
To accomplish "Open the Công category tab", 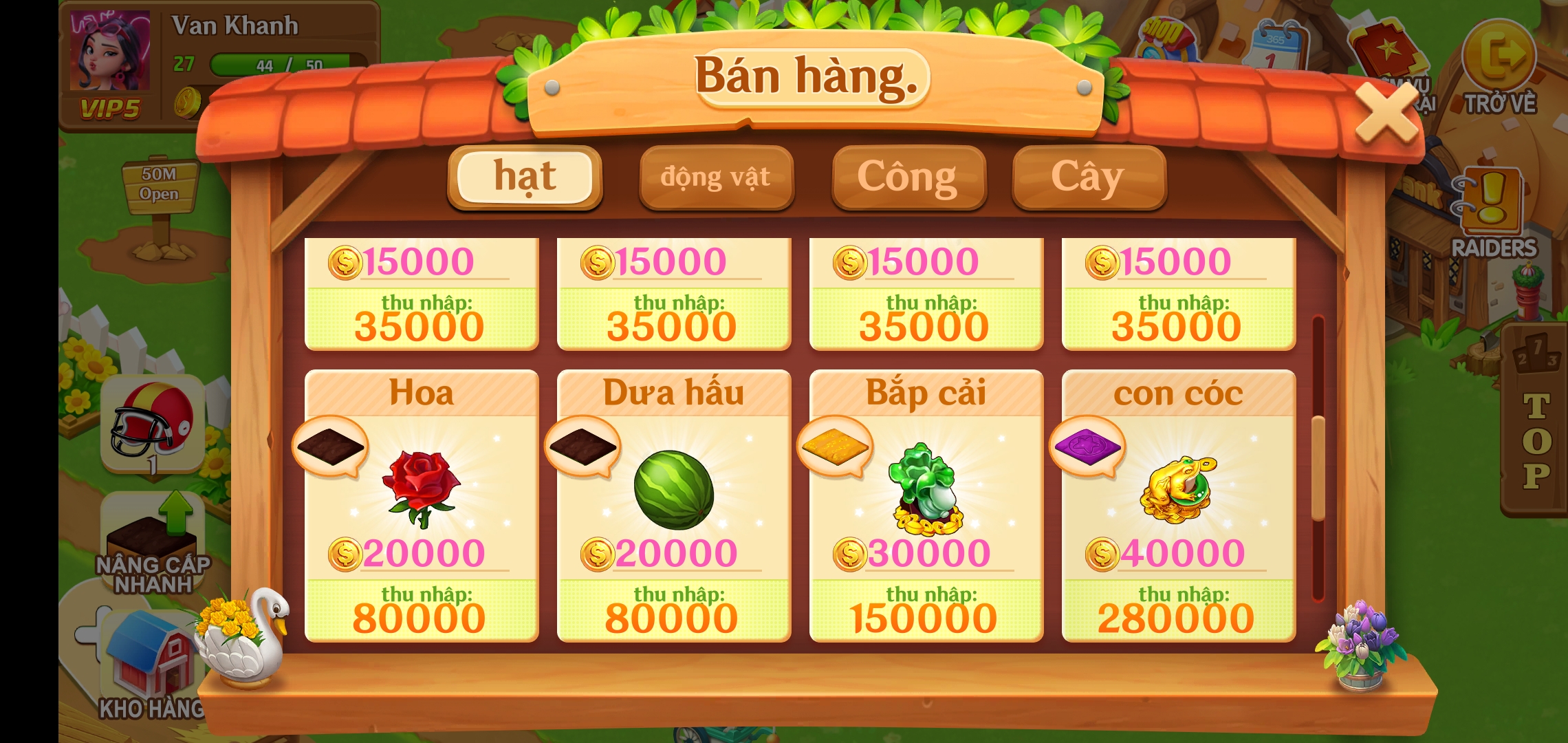I will [x=908, y=177].
